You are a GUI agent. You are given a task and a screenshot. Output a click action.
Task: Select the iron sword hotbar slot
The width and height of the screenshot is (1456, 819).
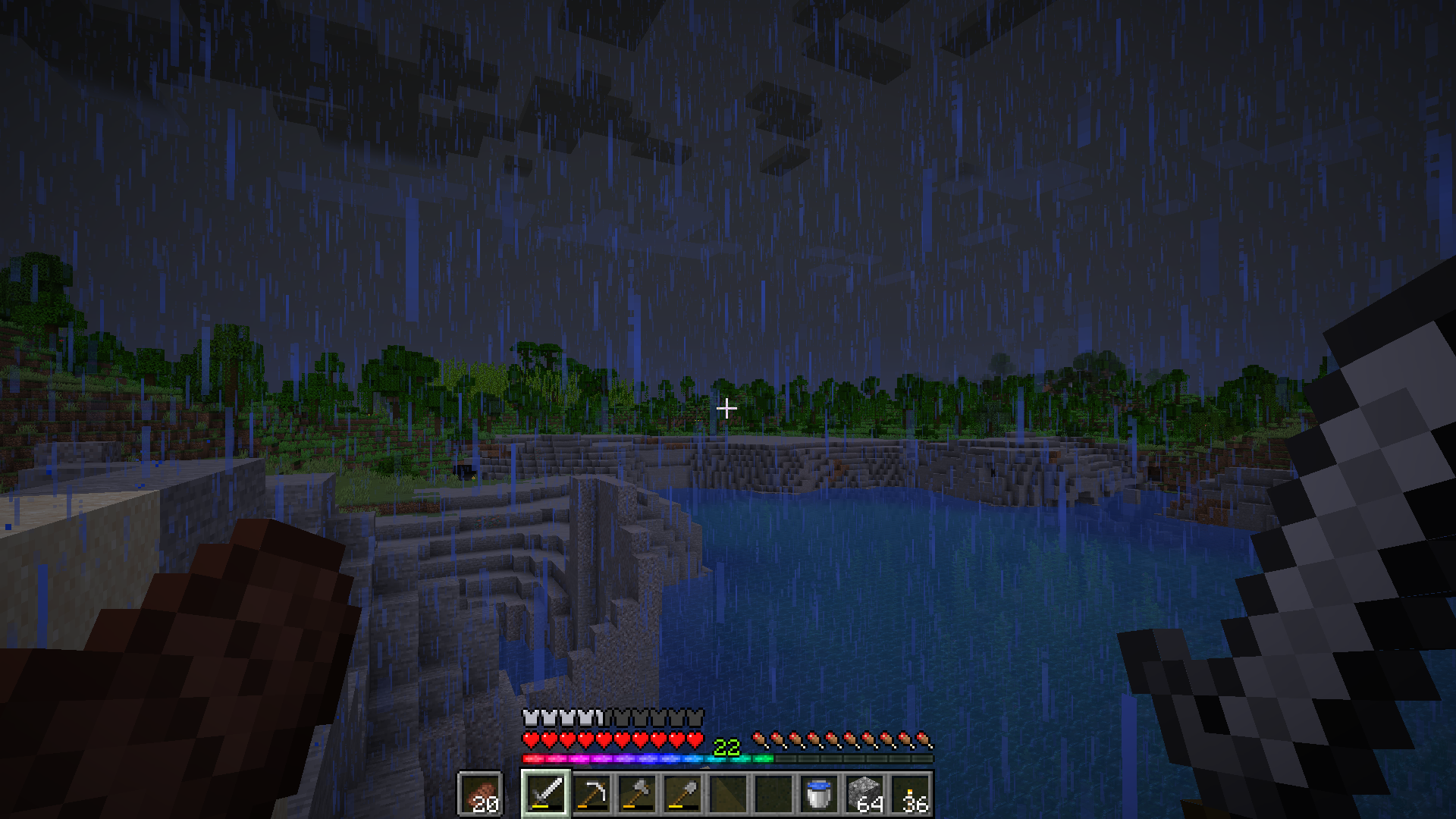click(x=546, y=793)
